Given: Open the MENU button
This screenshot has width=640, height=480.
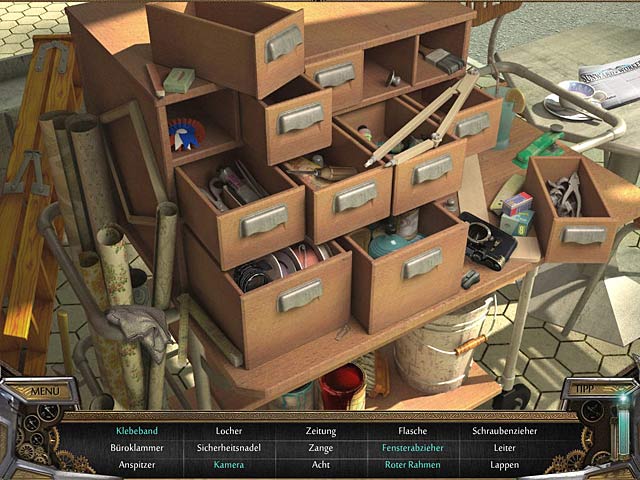Looking at the screenshot, I should 44,391.
